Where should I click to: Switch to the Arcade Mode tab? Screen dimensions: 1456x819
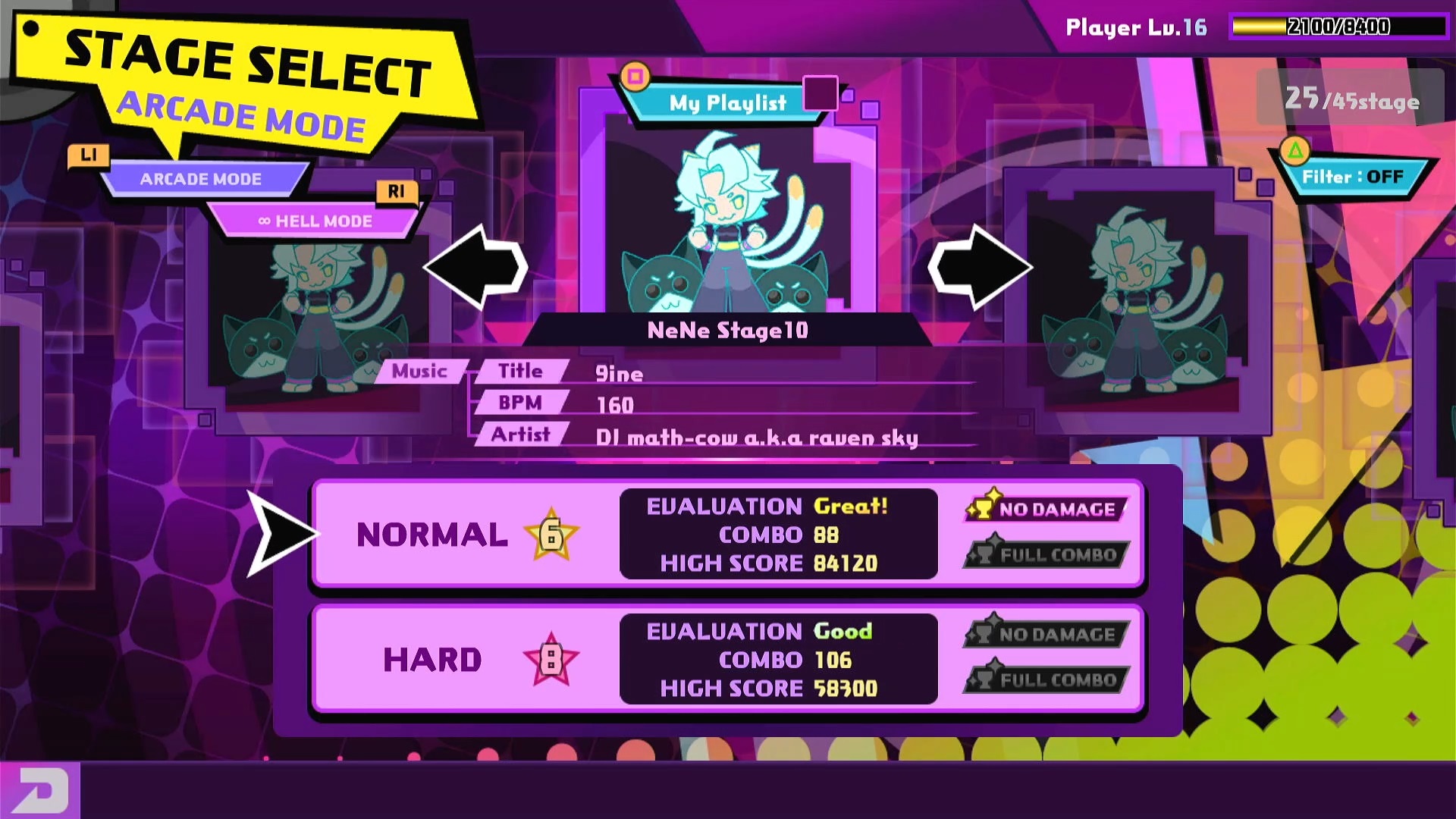click(x=201, y=180)
